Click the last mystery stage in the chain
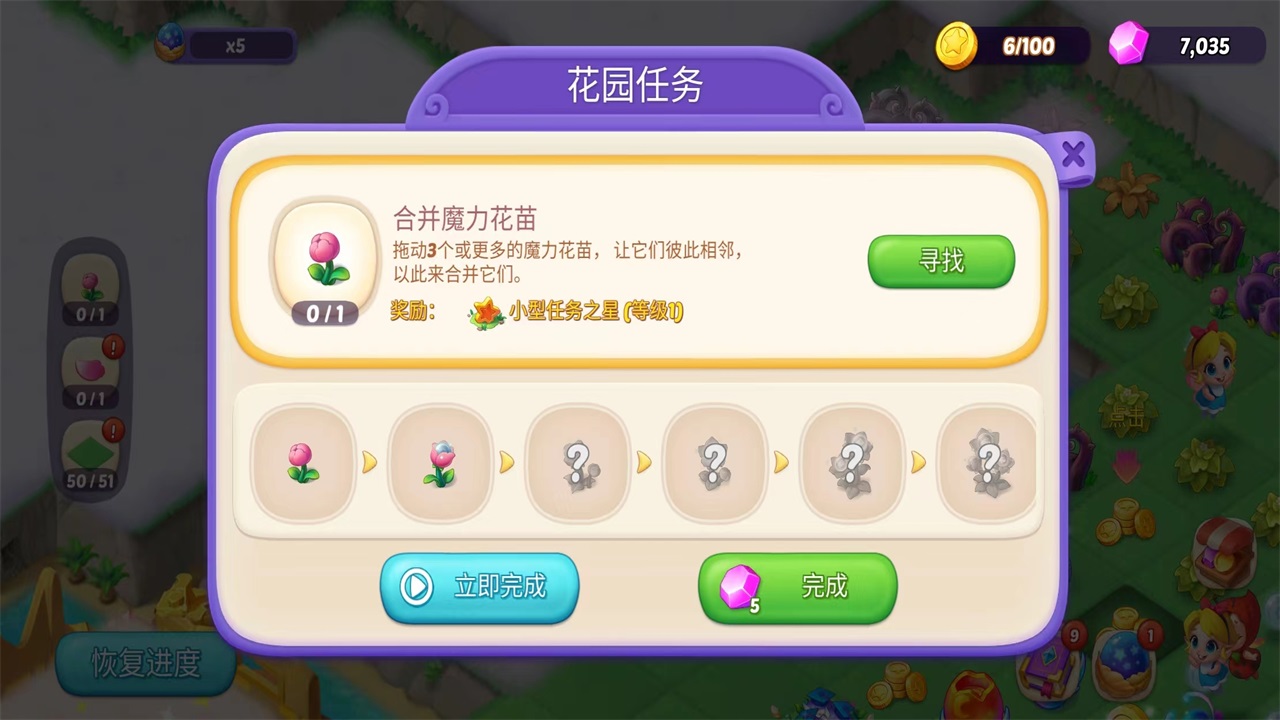Viewport: 1280px width, 720px height. point(987,462)
